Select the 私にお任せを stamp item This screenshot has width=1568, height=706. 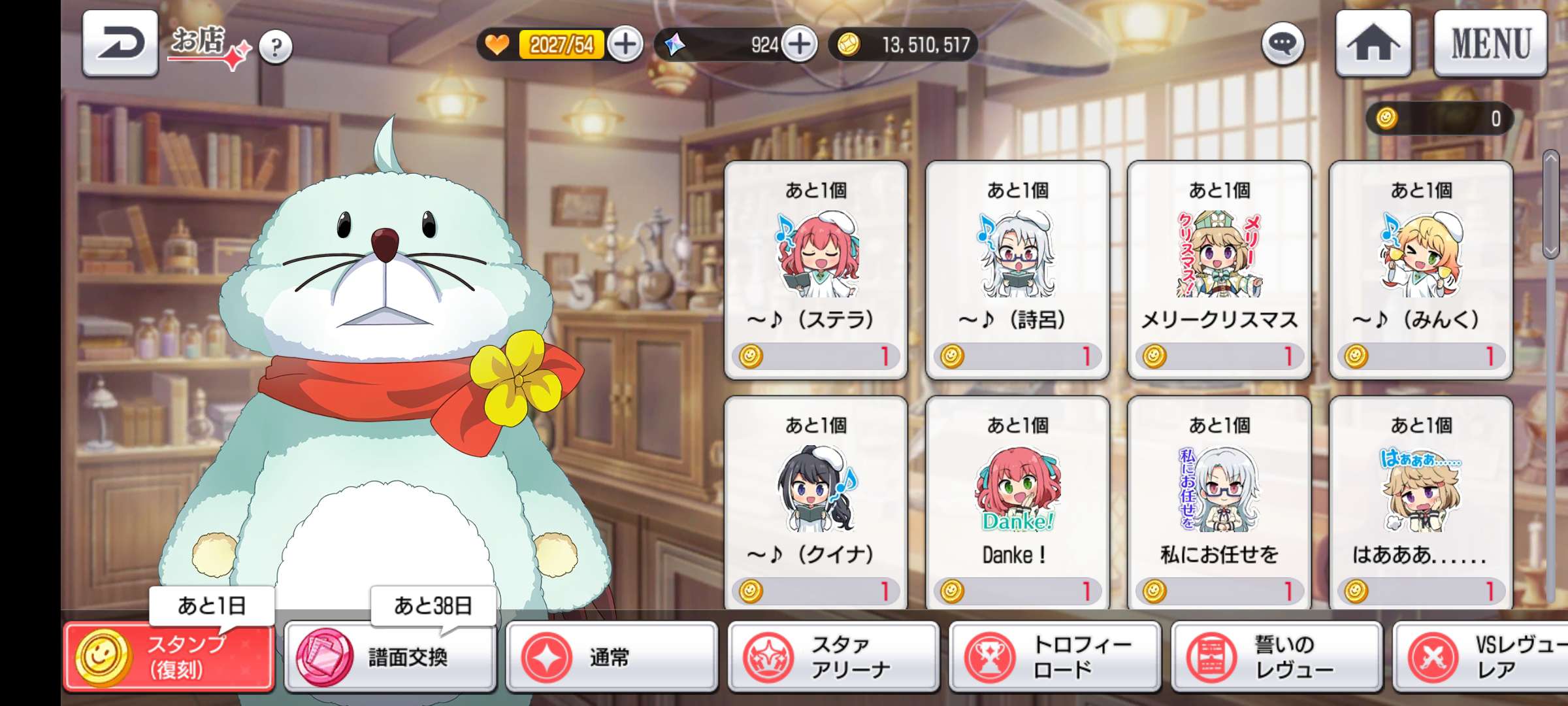click(x=1219, y=503)
